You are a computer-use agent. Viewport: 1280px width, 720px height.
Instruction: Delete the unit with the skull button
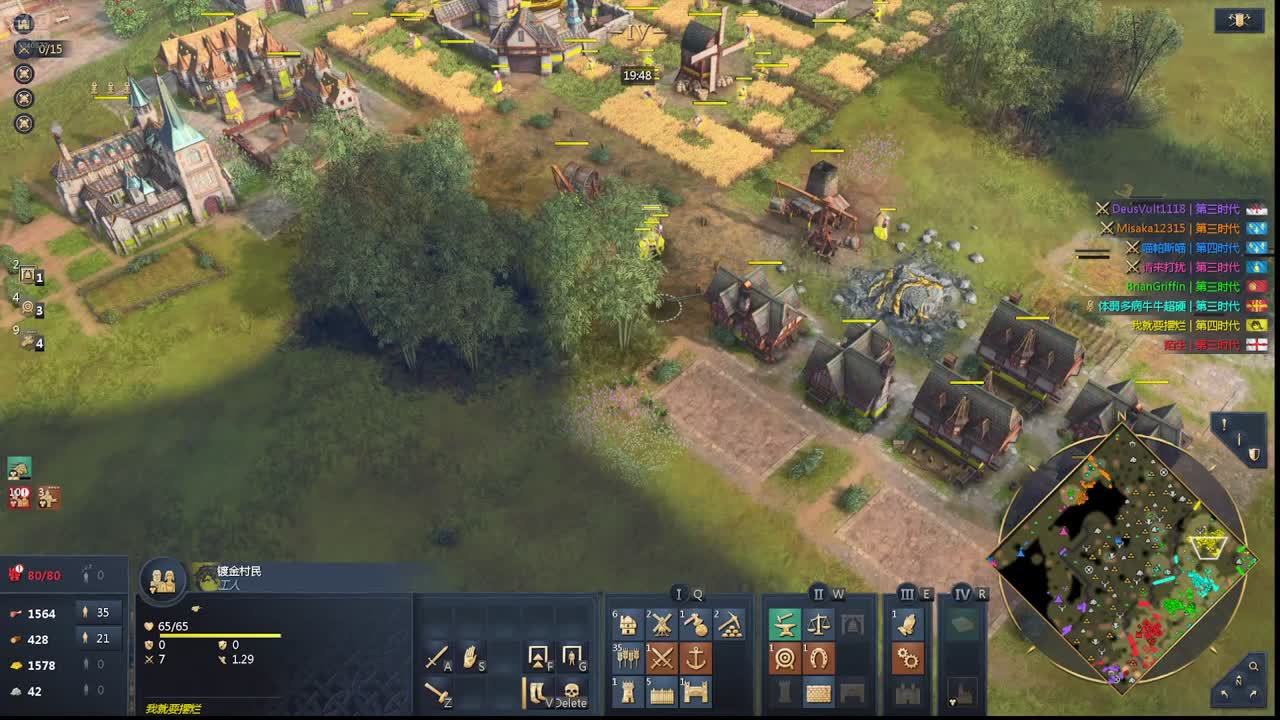(571, 691)
